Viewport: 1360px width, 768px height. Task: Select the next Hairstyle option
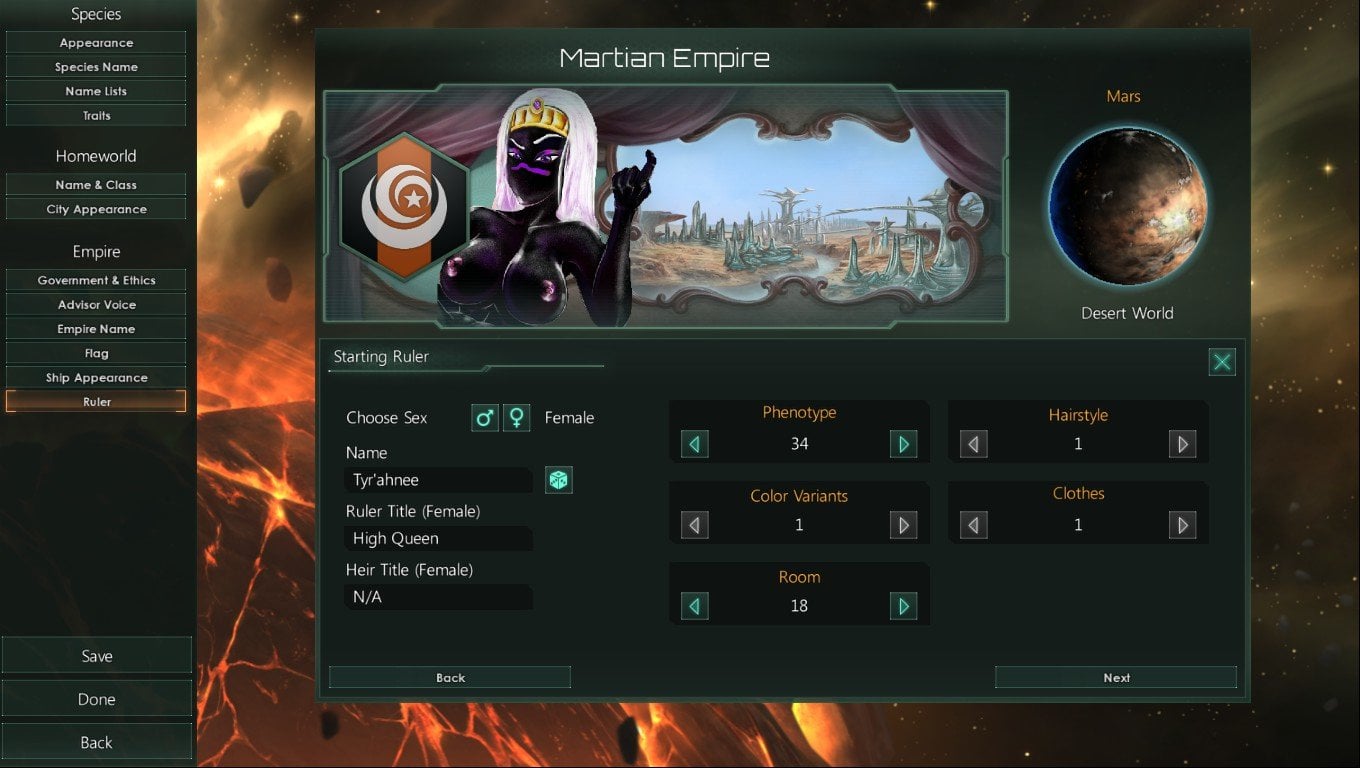point(1182,444)
